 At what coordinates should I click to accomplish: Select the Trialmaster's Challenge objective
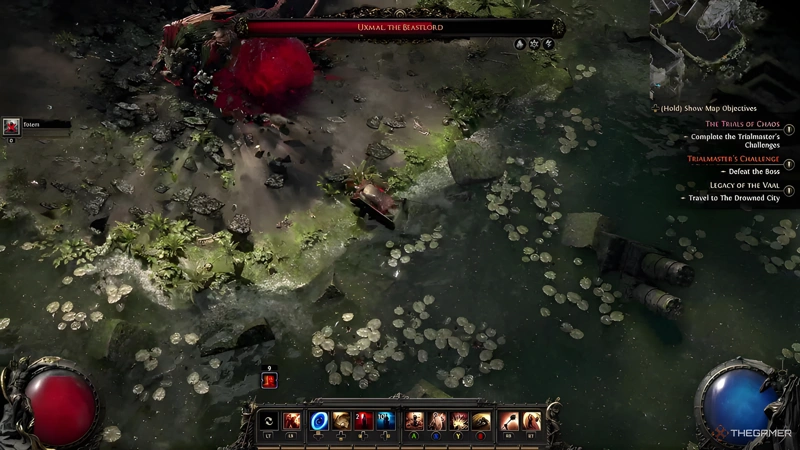point(733,158)
